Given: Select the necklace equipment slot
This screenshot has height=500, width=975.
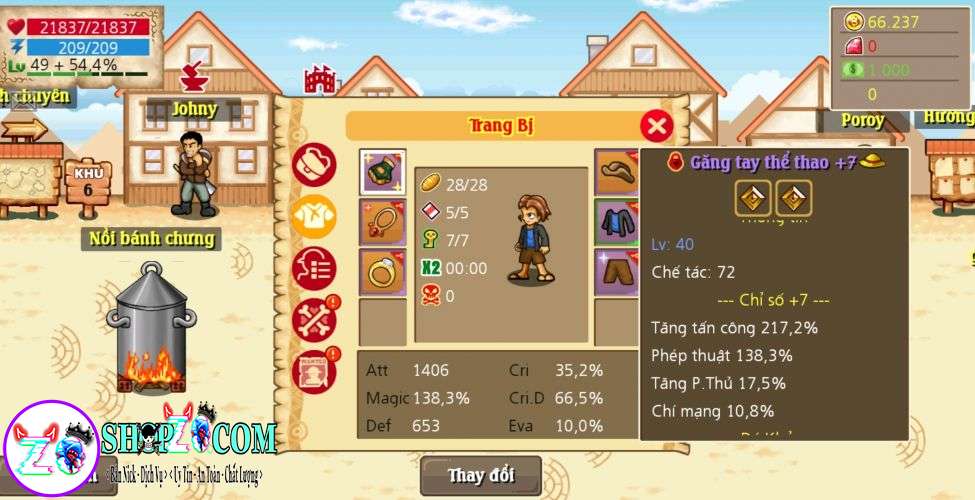Looking at the screenshot, I should (382, 222).
